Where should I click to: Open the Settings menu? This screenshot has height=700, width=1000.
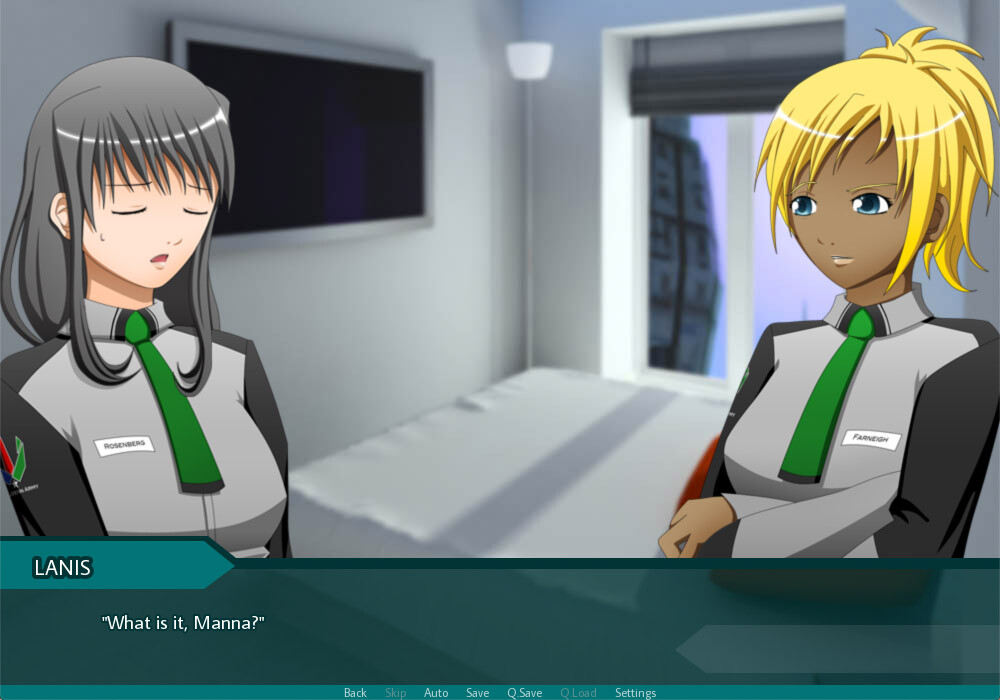tap(635, 693)
